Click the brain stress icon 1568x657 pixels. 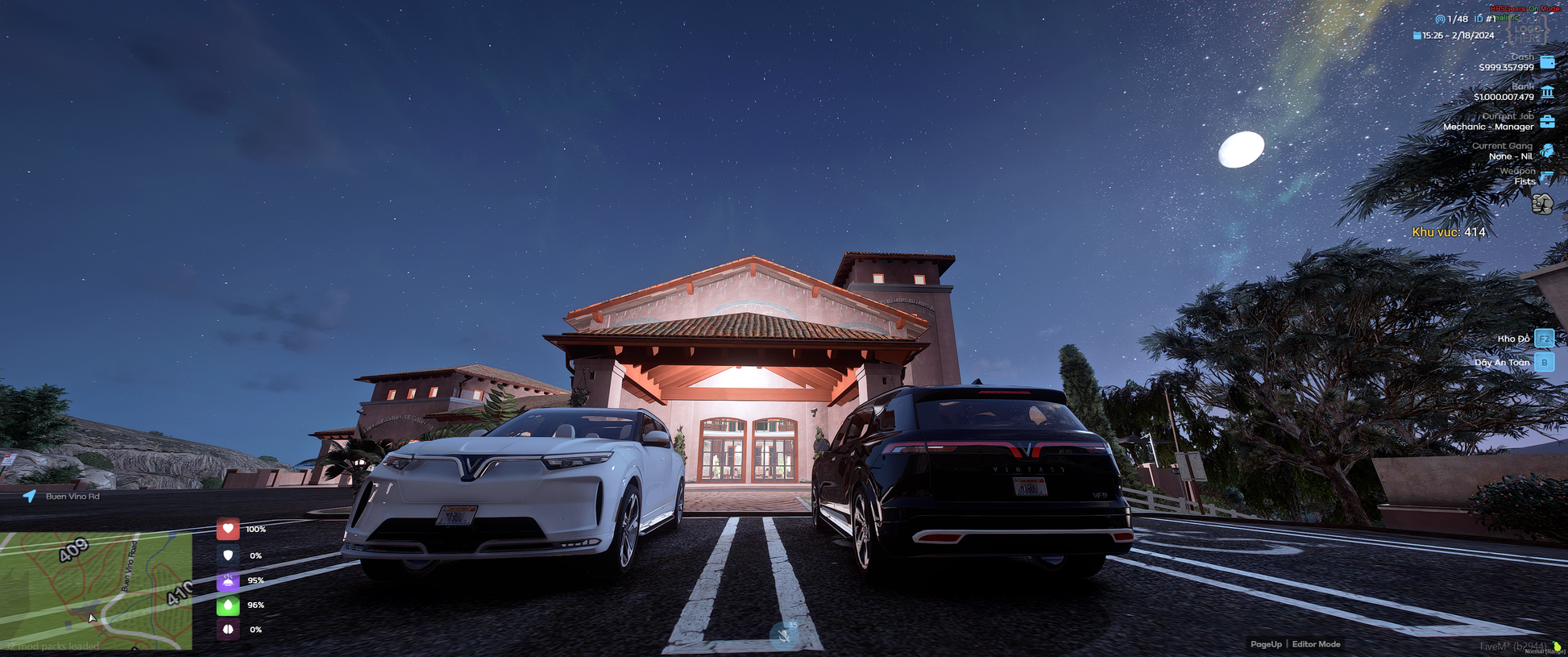[x=228, y=630]
